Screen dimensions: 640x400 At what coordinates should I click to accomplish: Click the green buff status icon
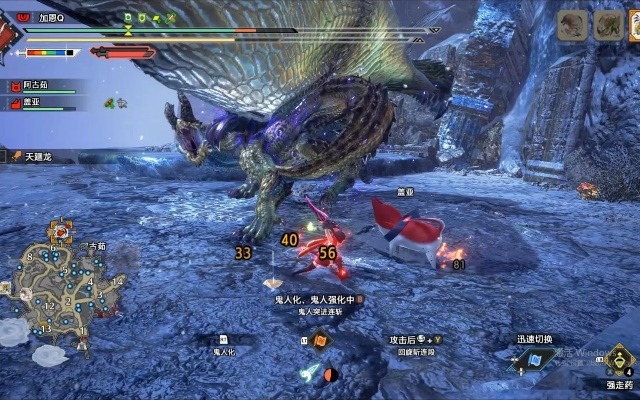pyautogui.click(x=109, y=102)
